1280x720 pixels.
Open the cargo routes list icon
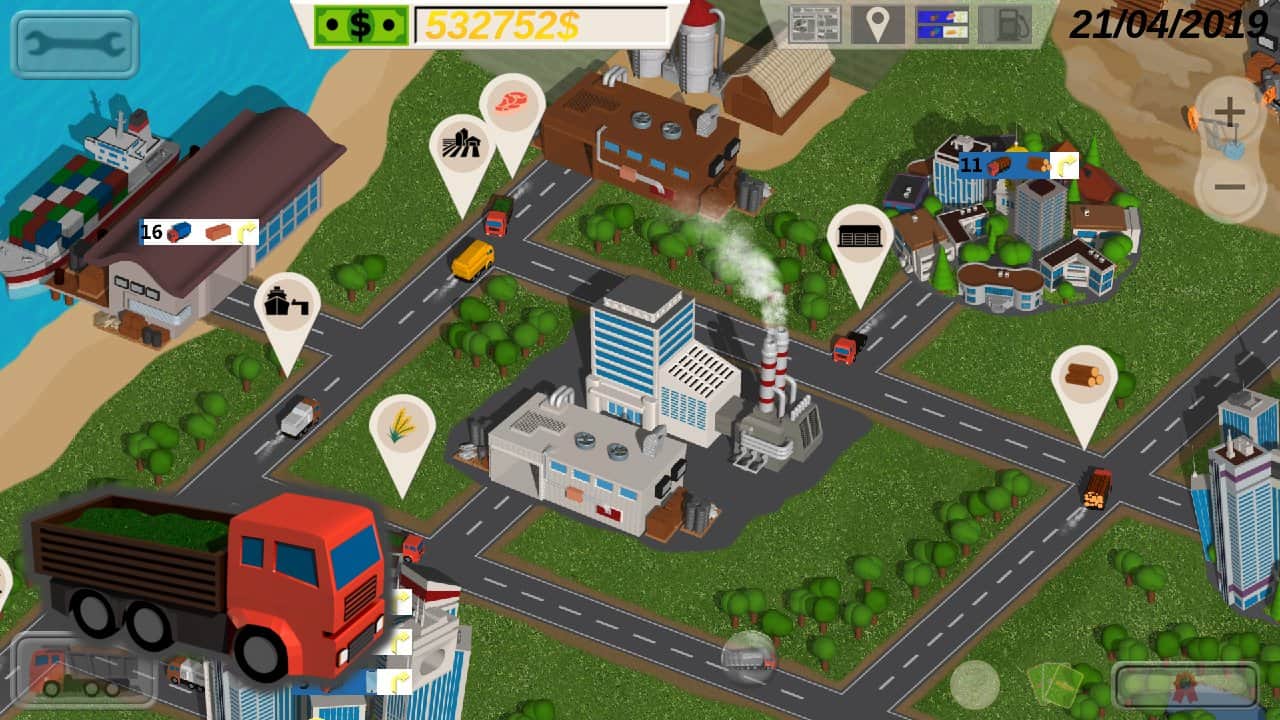942,24
